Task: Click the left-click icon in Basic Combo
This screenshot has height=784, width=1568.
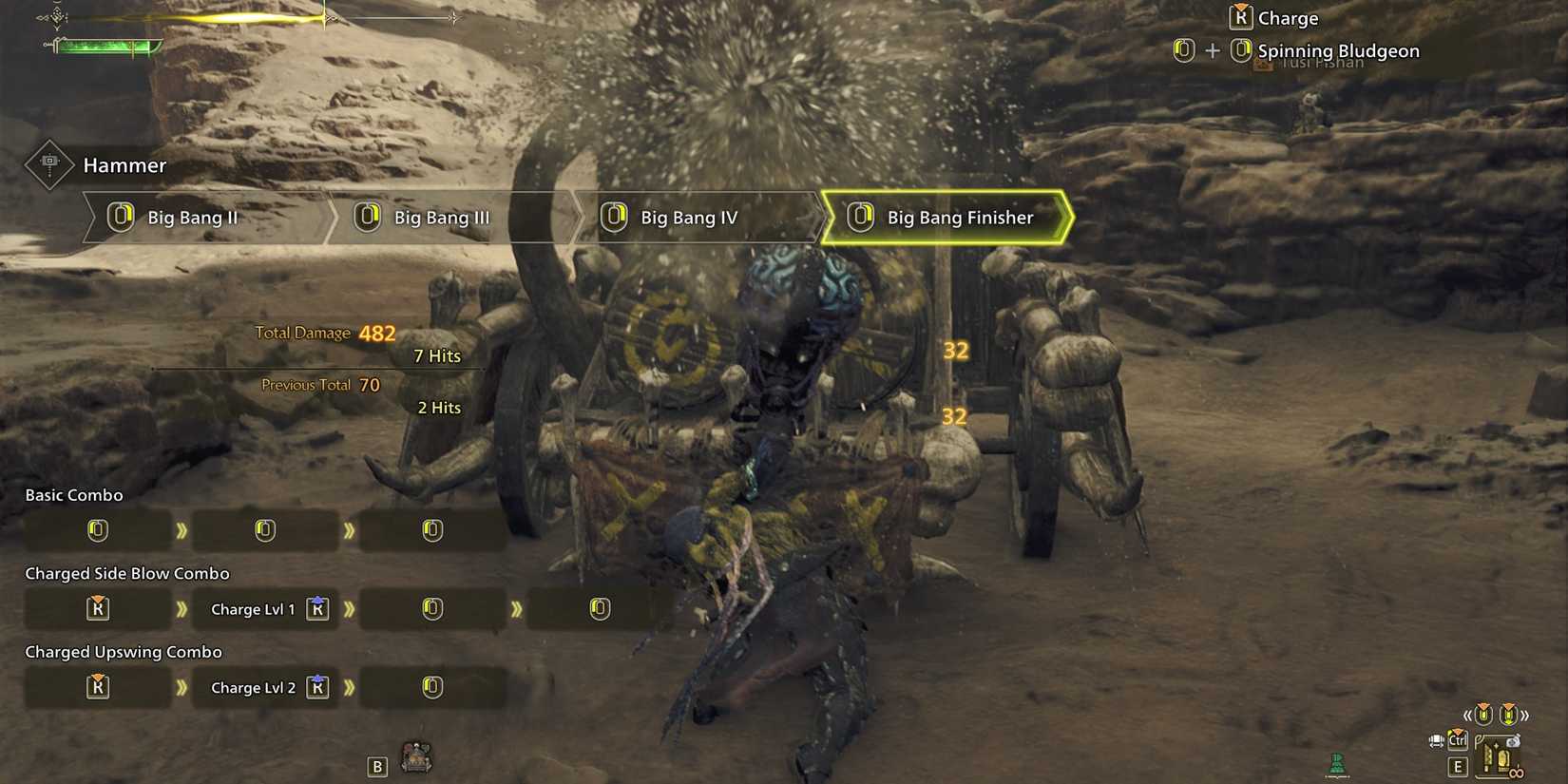Action: click(x=98, y=529)
